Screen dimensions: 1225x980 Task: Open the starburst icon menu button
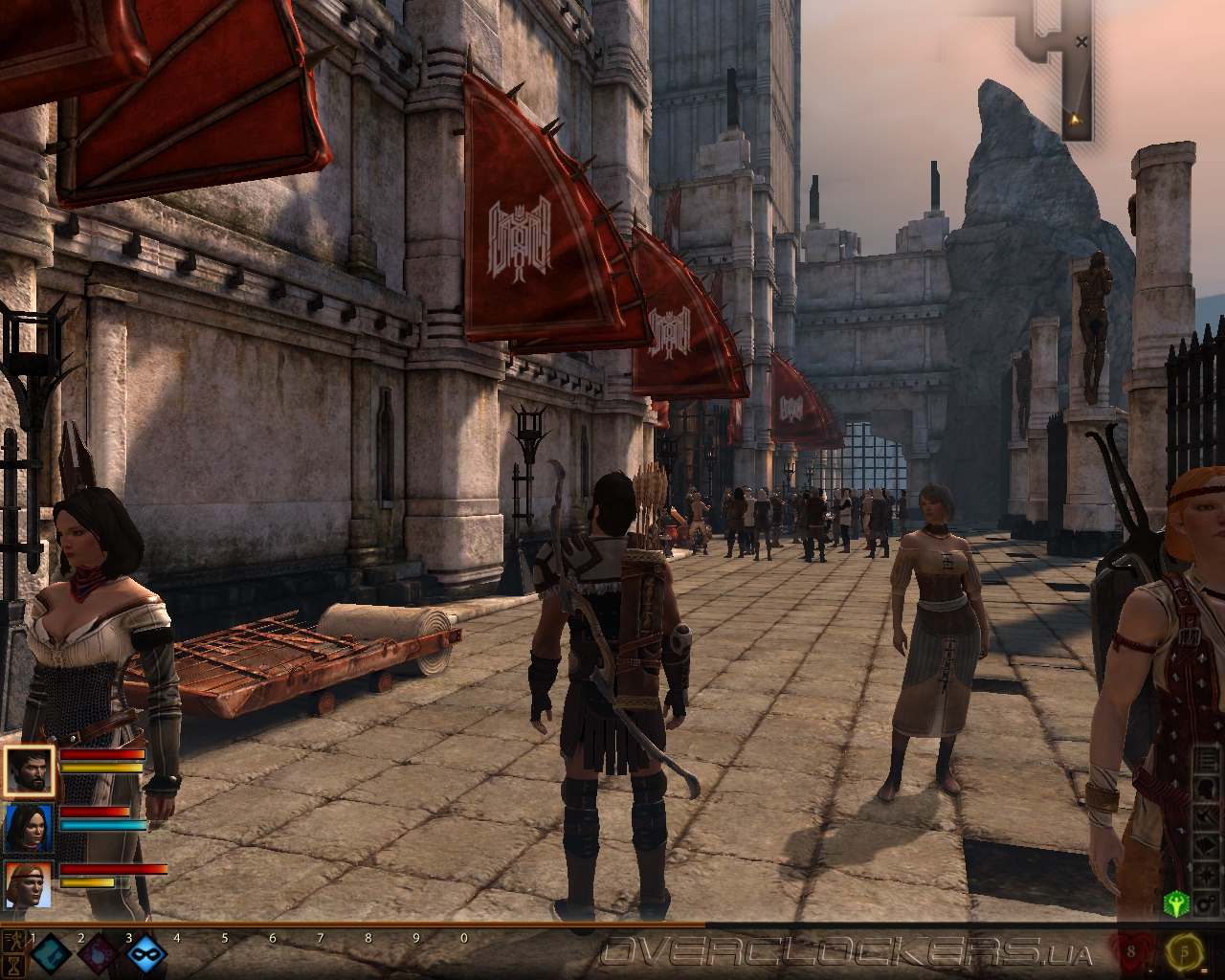(1206, 873)
